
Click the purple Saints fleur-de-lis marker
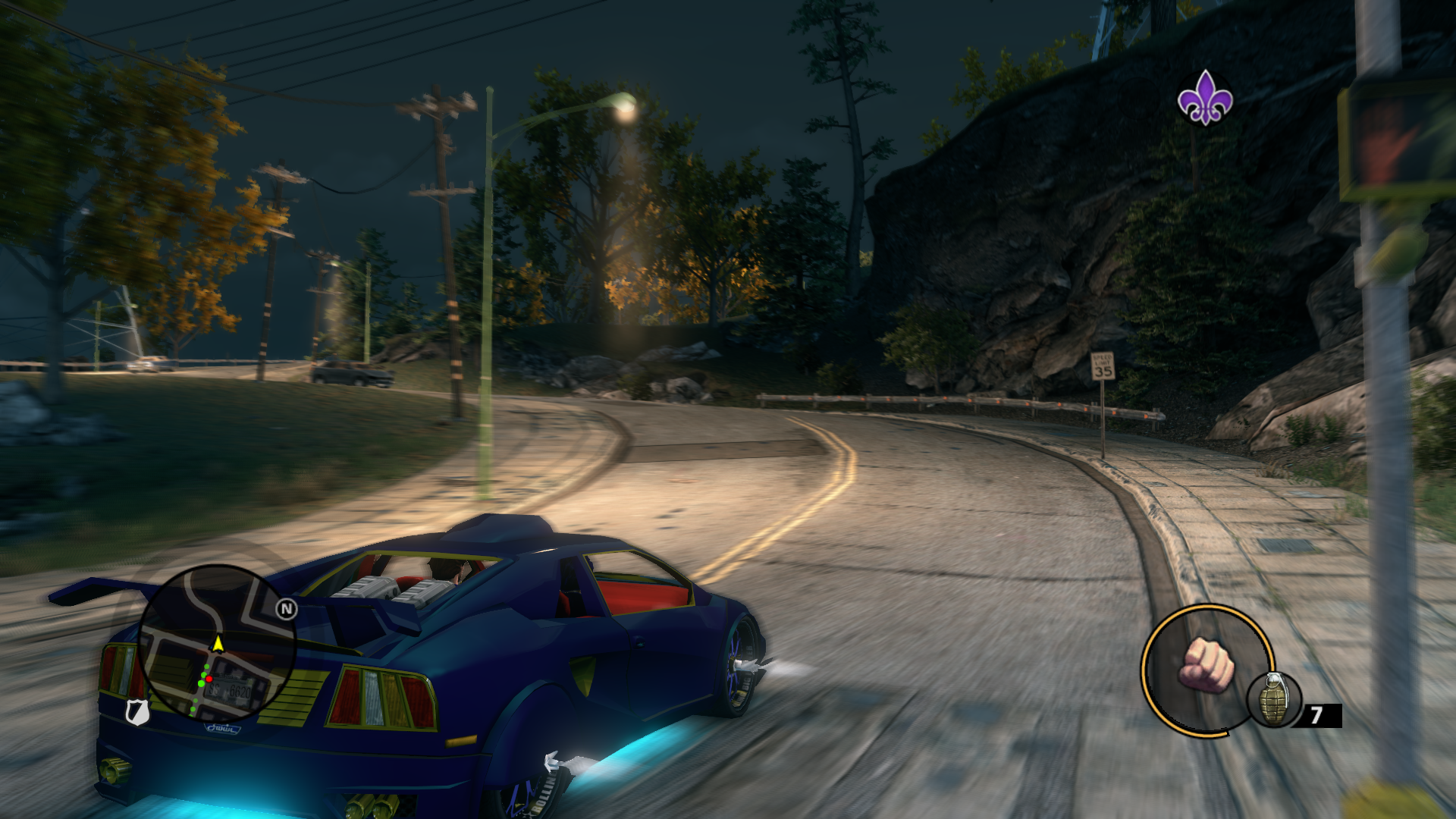[1204, 98]
